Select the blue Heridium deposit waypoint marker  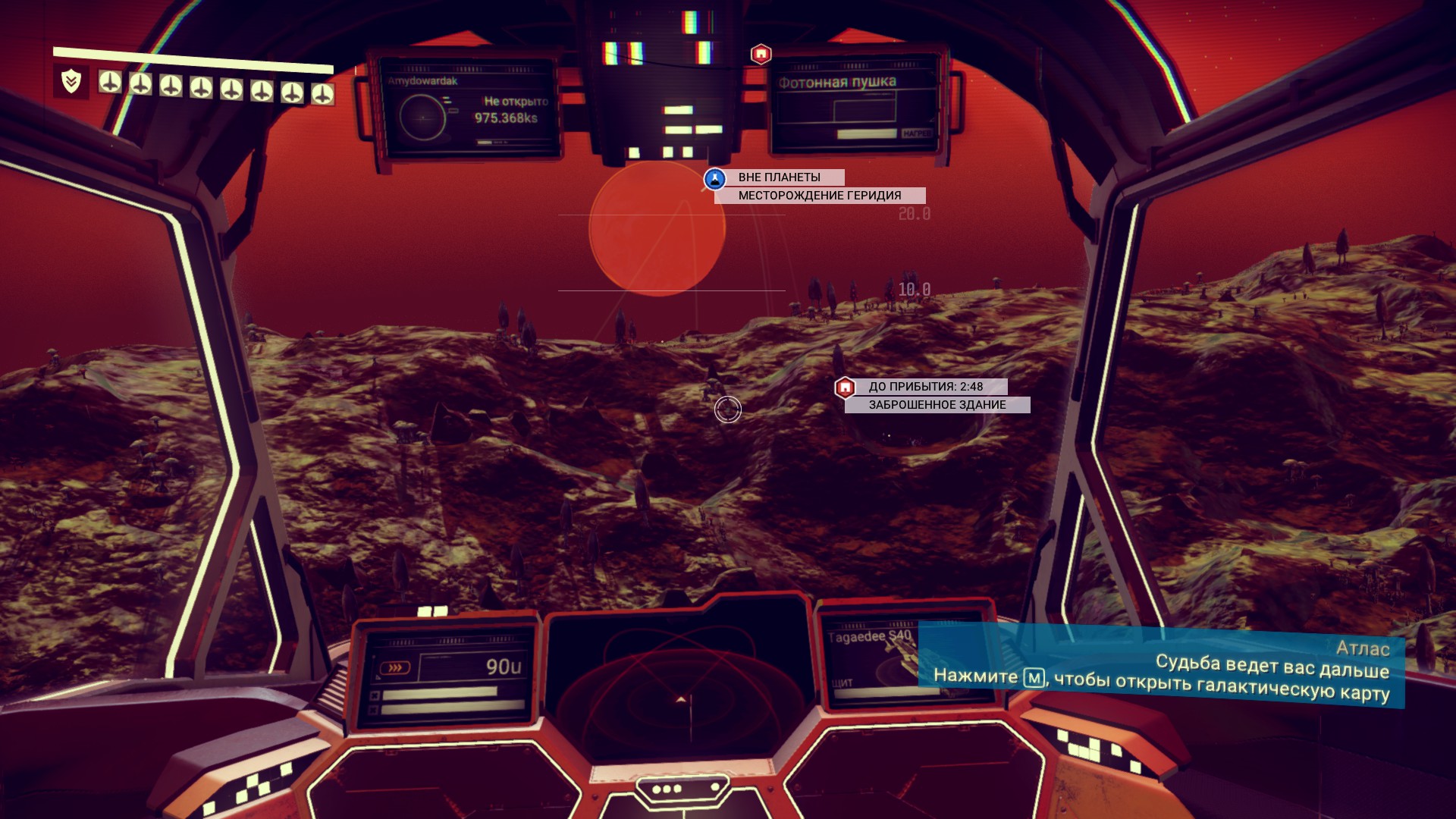tap(714, 179)
